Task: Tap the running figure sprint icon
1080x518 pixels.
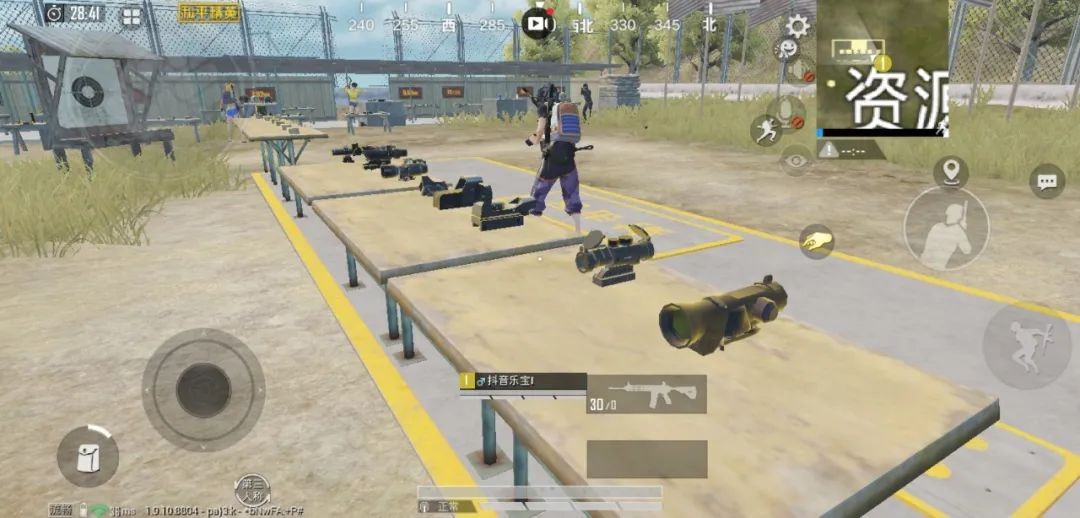Action: pyautogui.click(x=766, y=130)
